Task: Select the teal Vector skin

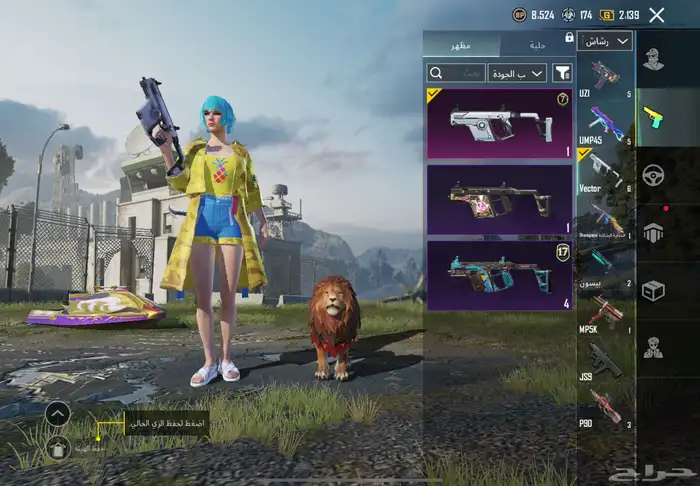Action: 499,273
